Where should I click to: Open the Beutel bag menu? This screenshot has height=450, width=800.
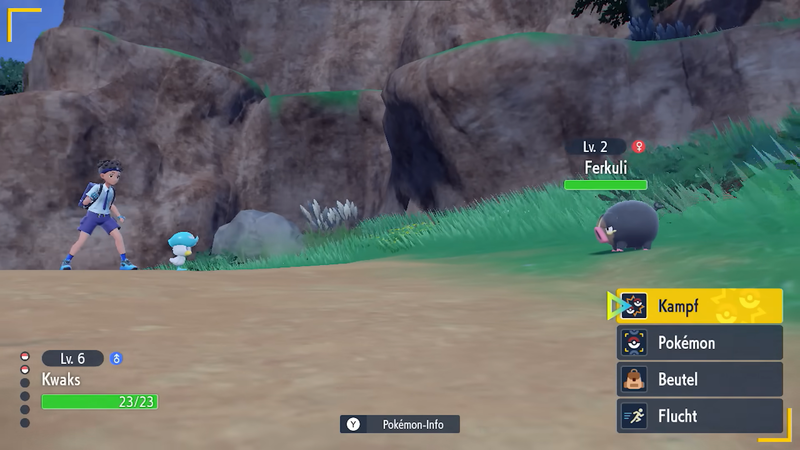700,380
